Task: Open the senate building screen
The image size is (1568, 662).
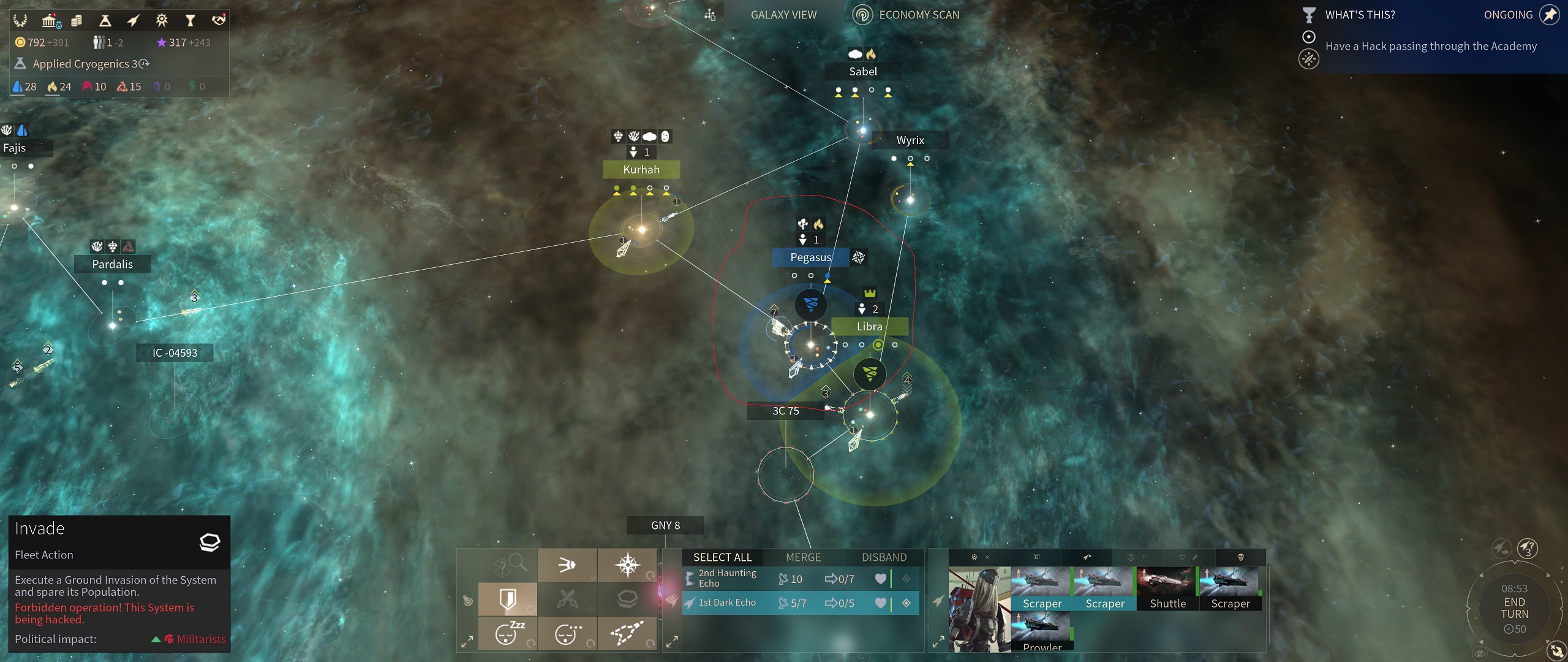Action: [x=50, y=21]
